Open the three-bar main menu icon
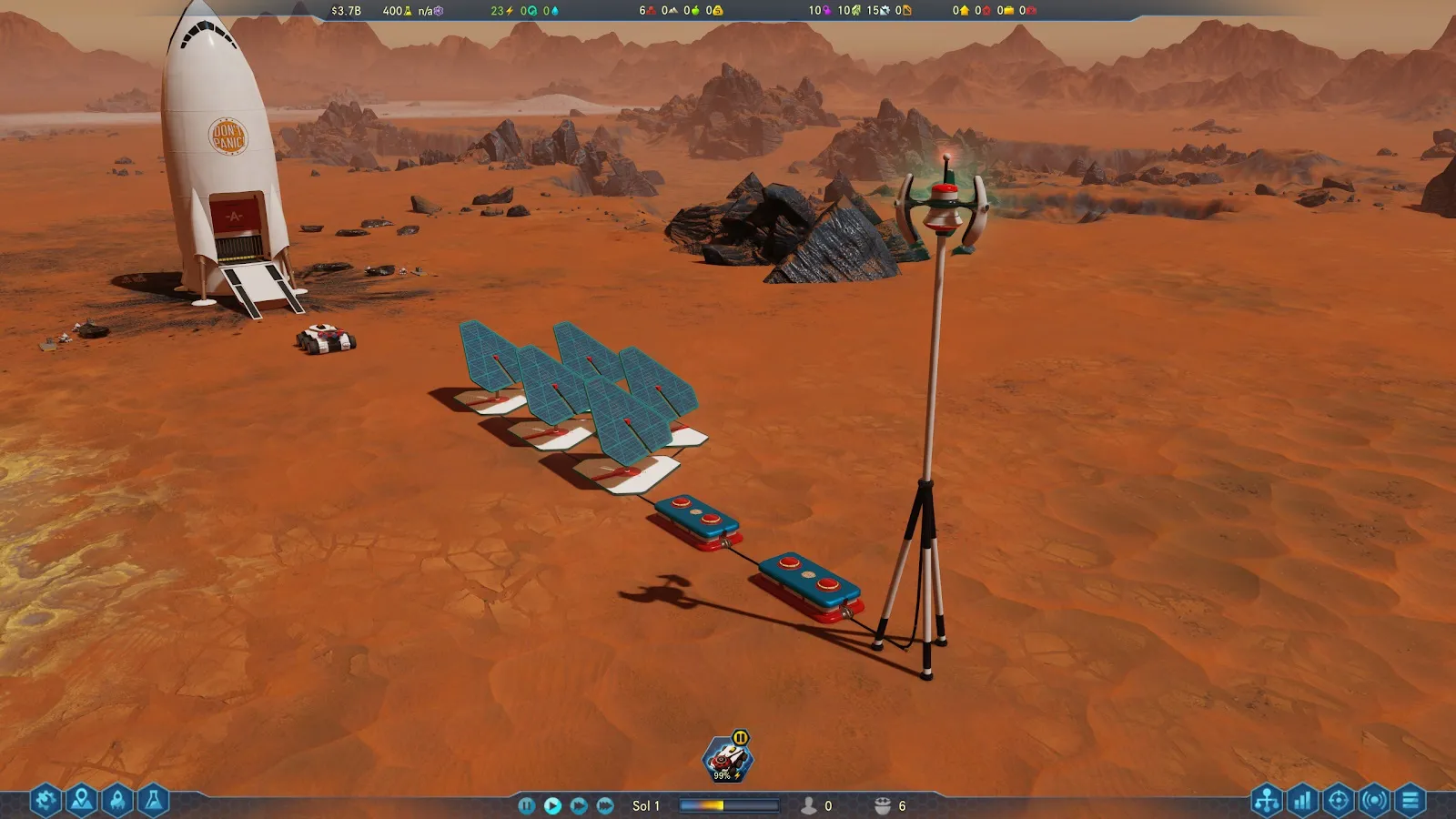 click(x=1410, y=801)
